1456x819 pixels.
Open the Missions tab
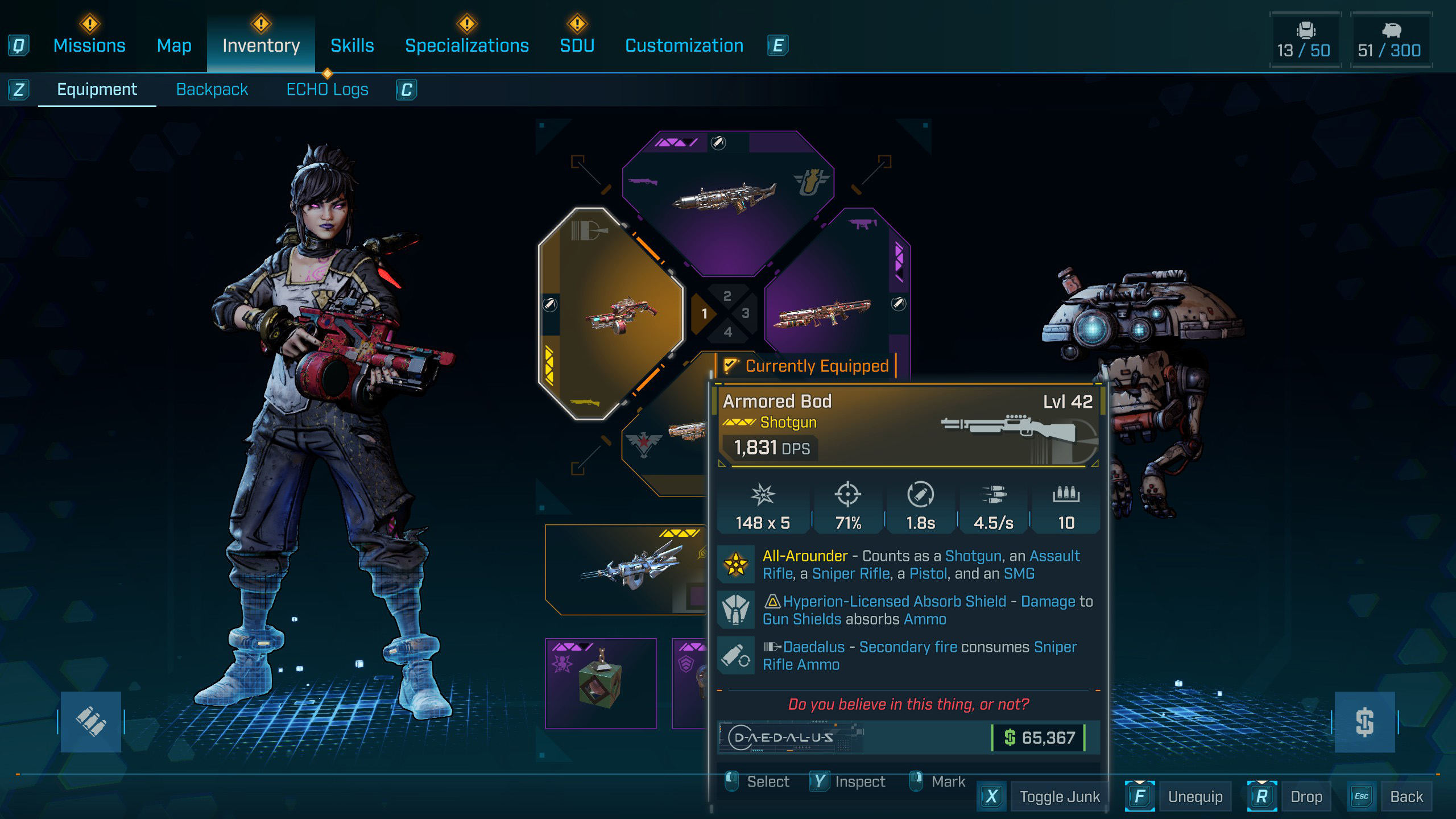(89, 45)
